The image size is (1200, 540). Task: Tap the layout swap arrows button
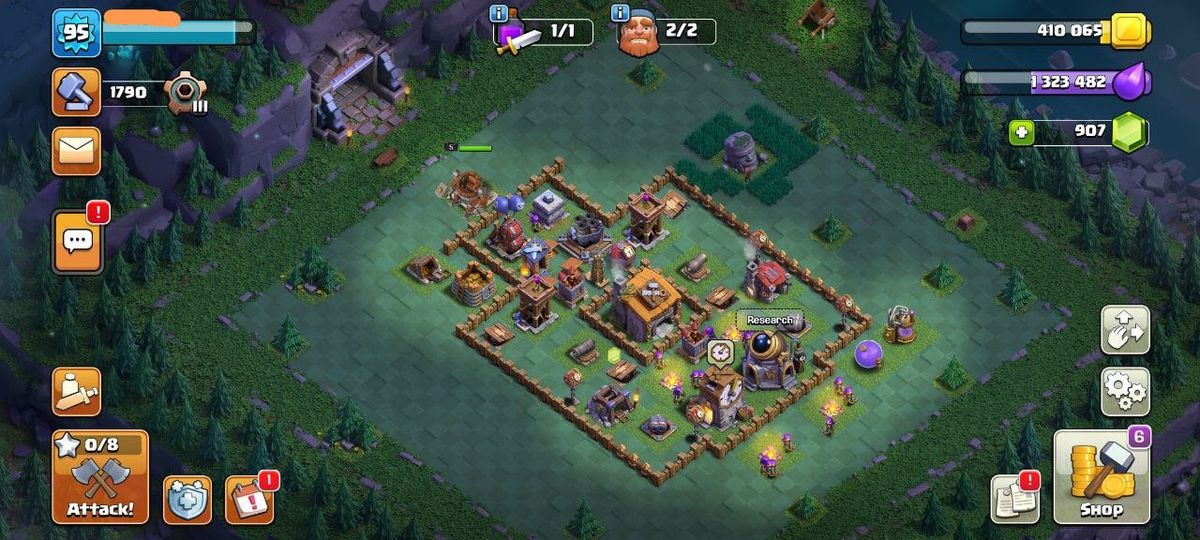pos(1125,330)
